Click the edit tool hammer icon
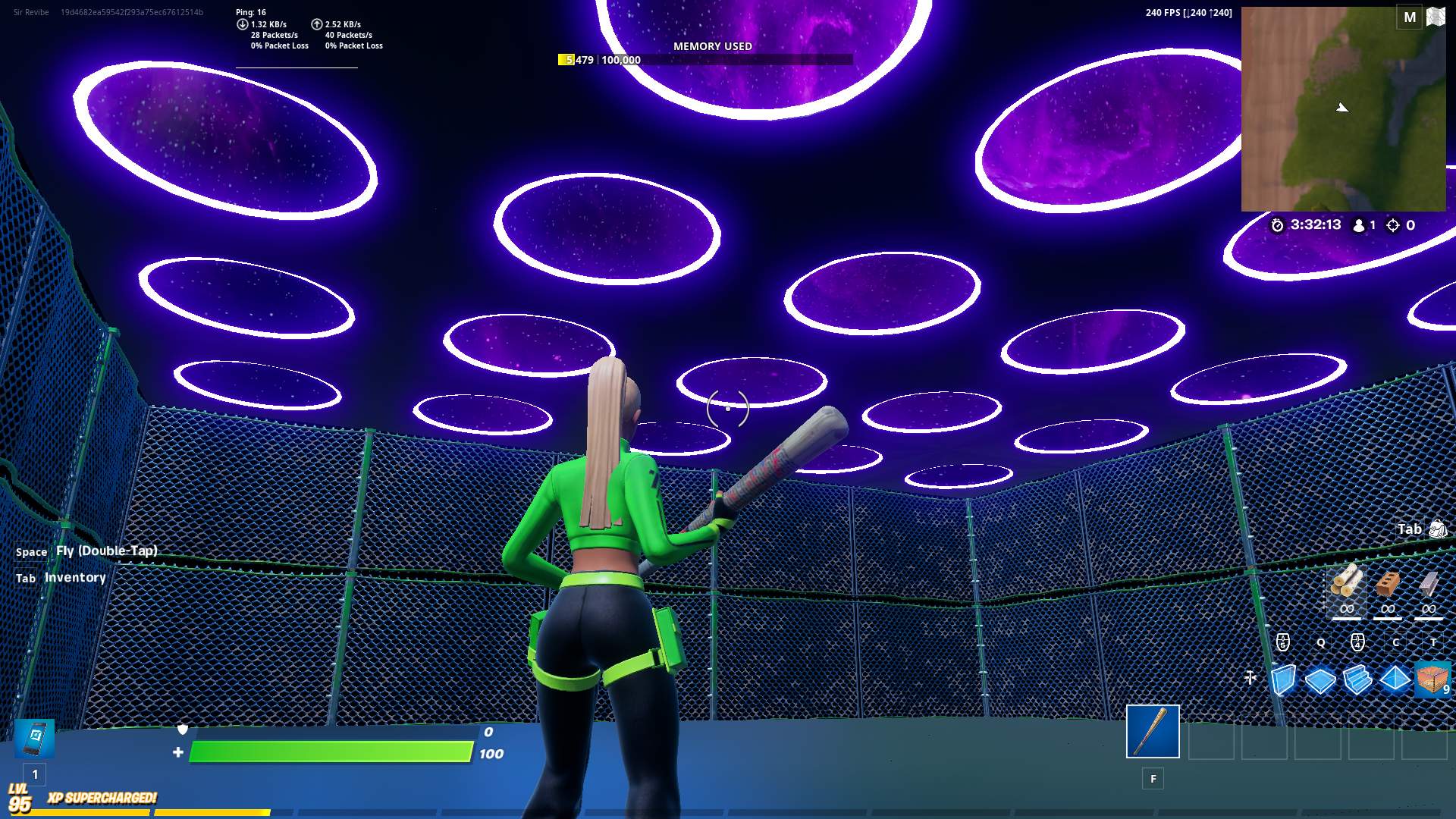Image resolution: width=1456 pixels, height=819 pixels. [x=1252, y=677]
